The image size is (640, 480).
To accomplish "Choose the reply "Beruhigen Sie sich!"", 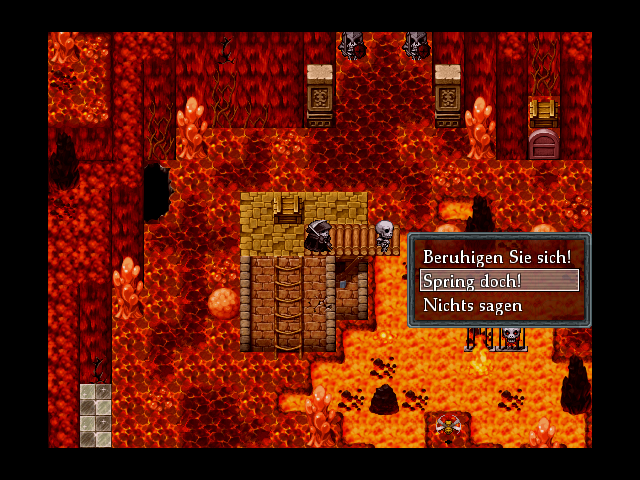I will tap(497, 257).
